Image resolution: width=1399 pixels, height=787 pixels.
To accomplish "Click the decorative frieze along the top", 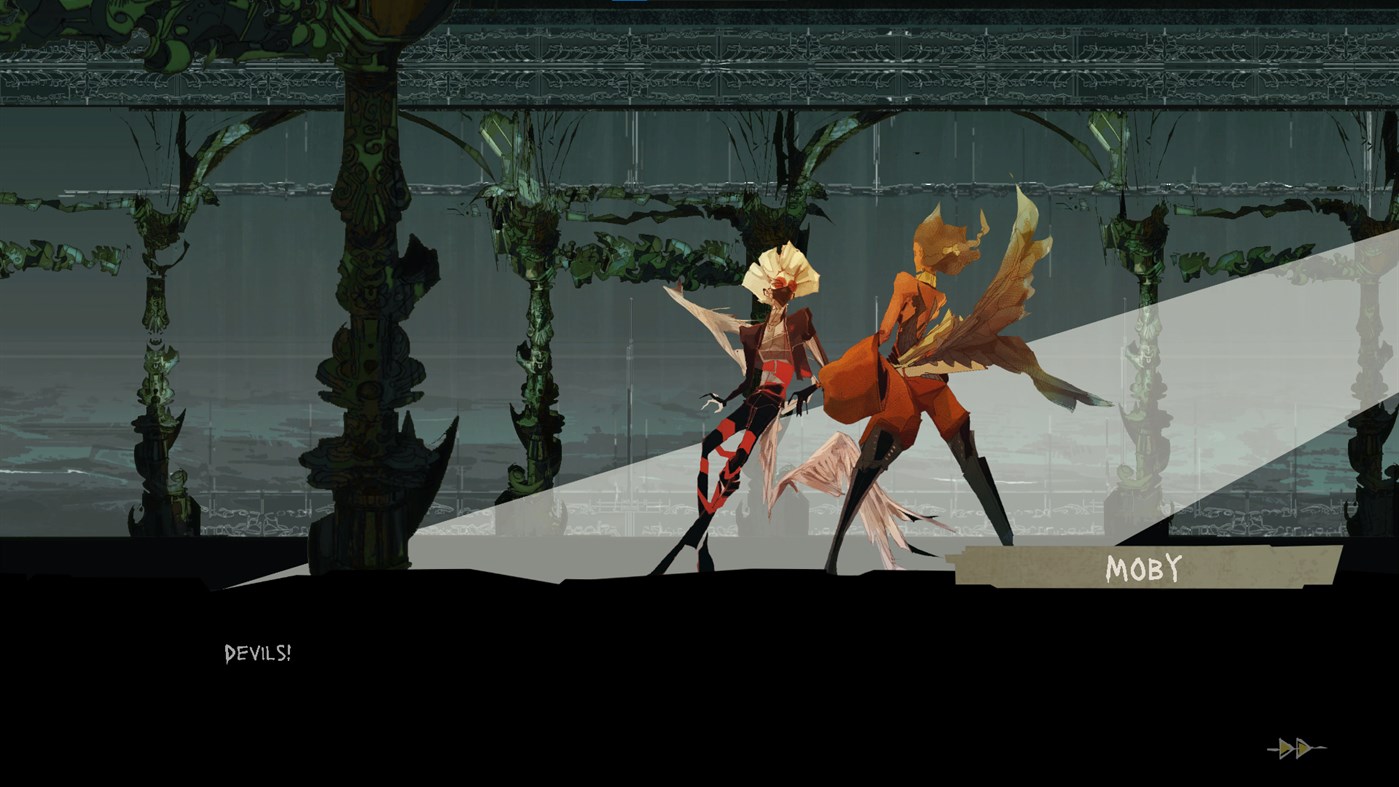I will tap(700, 60).
